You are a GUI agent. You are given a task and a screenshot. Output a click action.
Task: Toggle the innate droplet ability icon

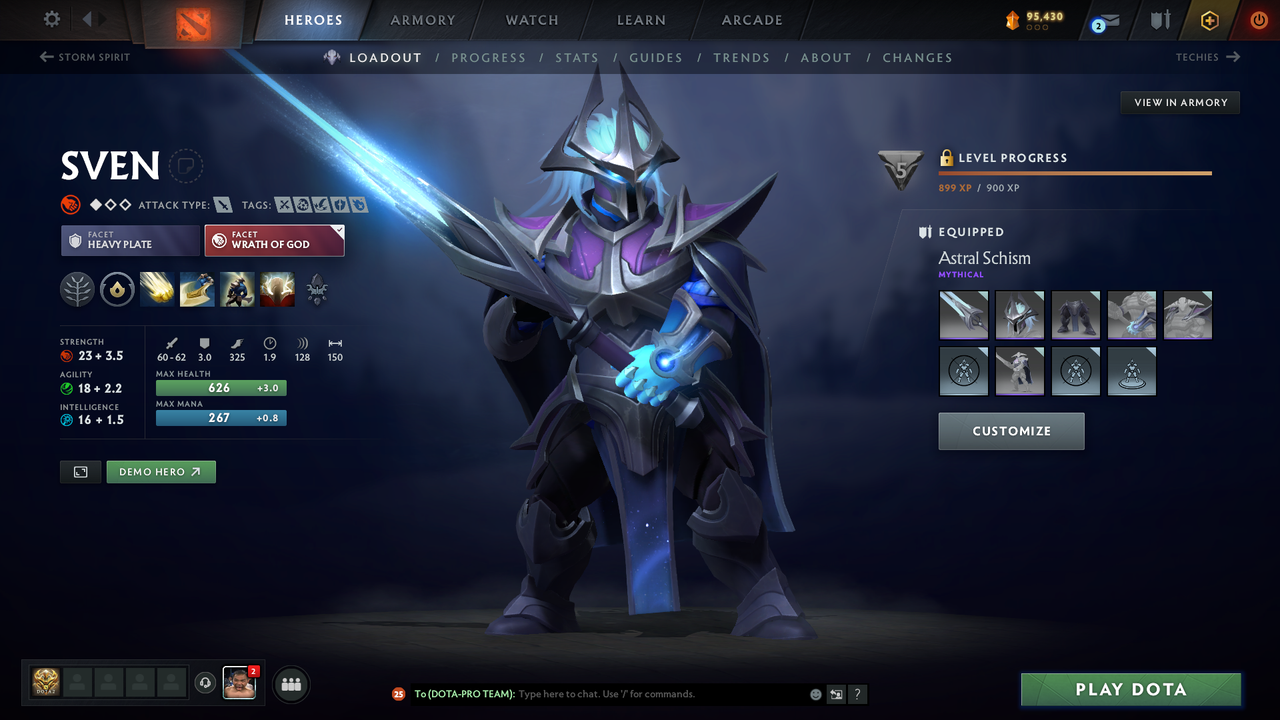[x=117, y=290]
